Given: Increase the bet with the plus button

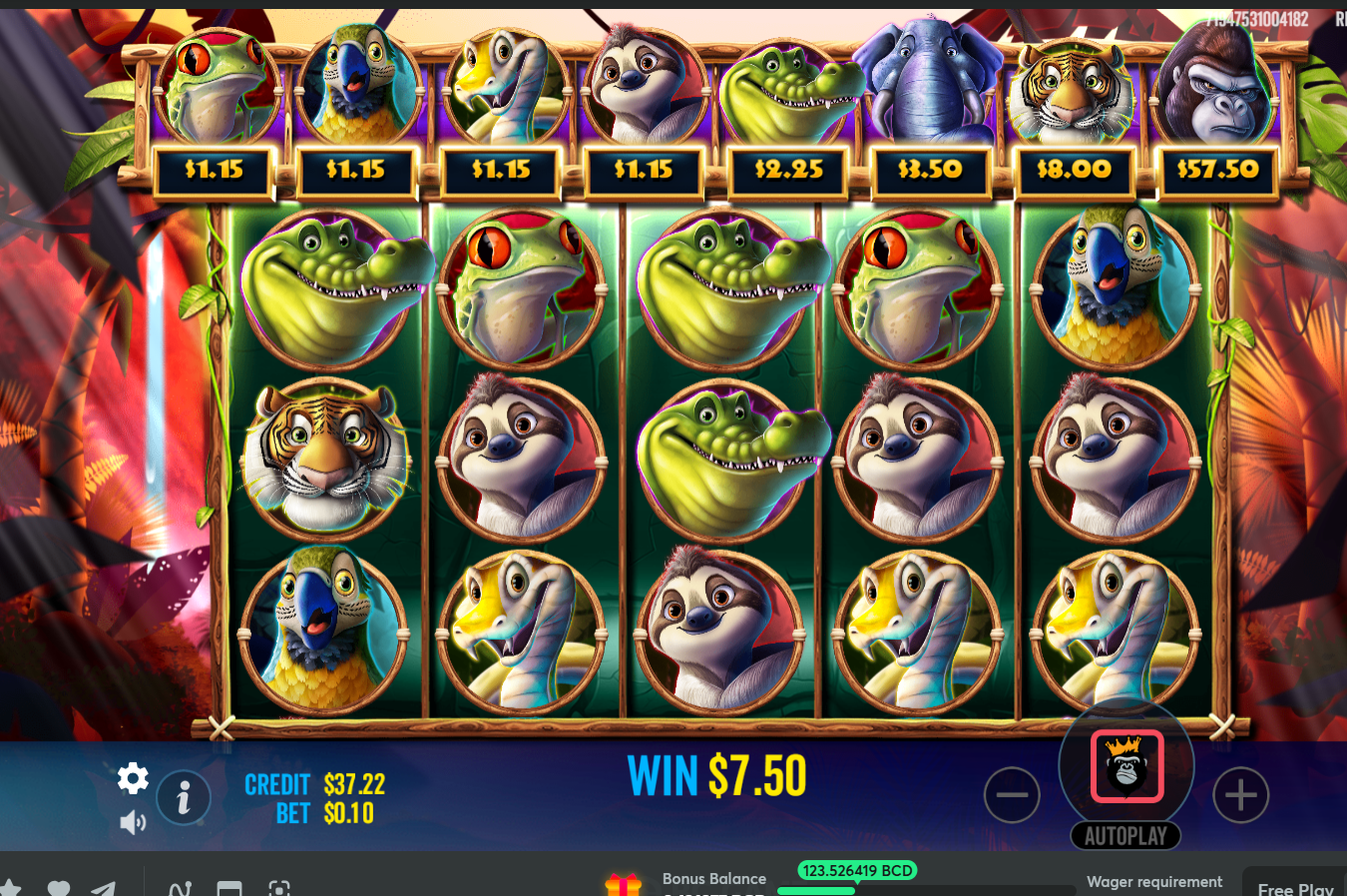Looking at the screenshot, I should point(1240,795).
